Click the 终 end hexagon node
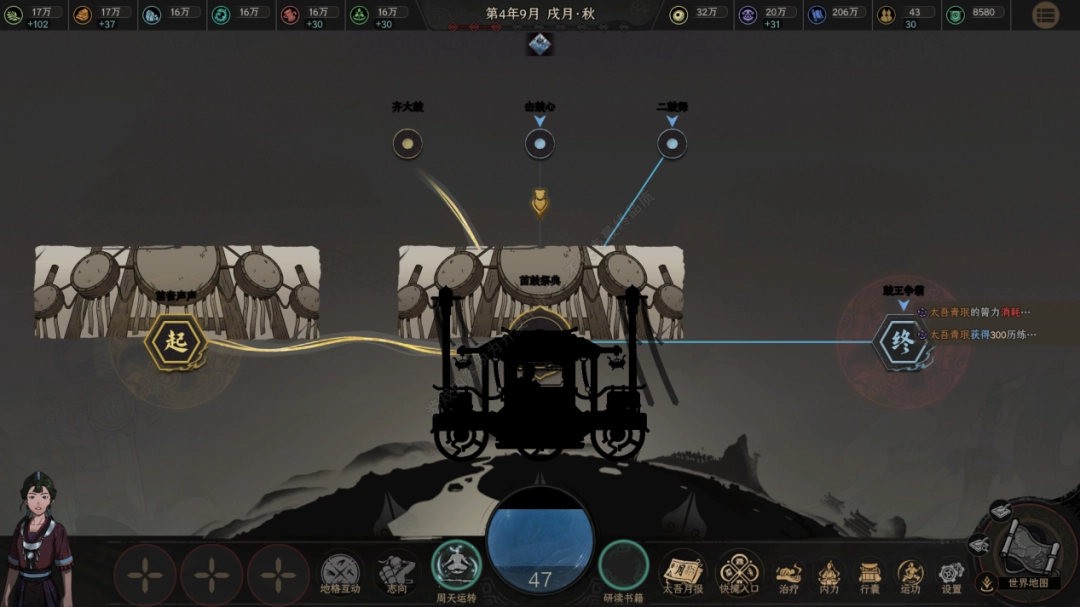 pos(902,343)
